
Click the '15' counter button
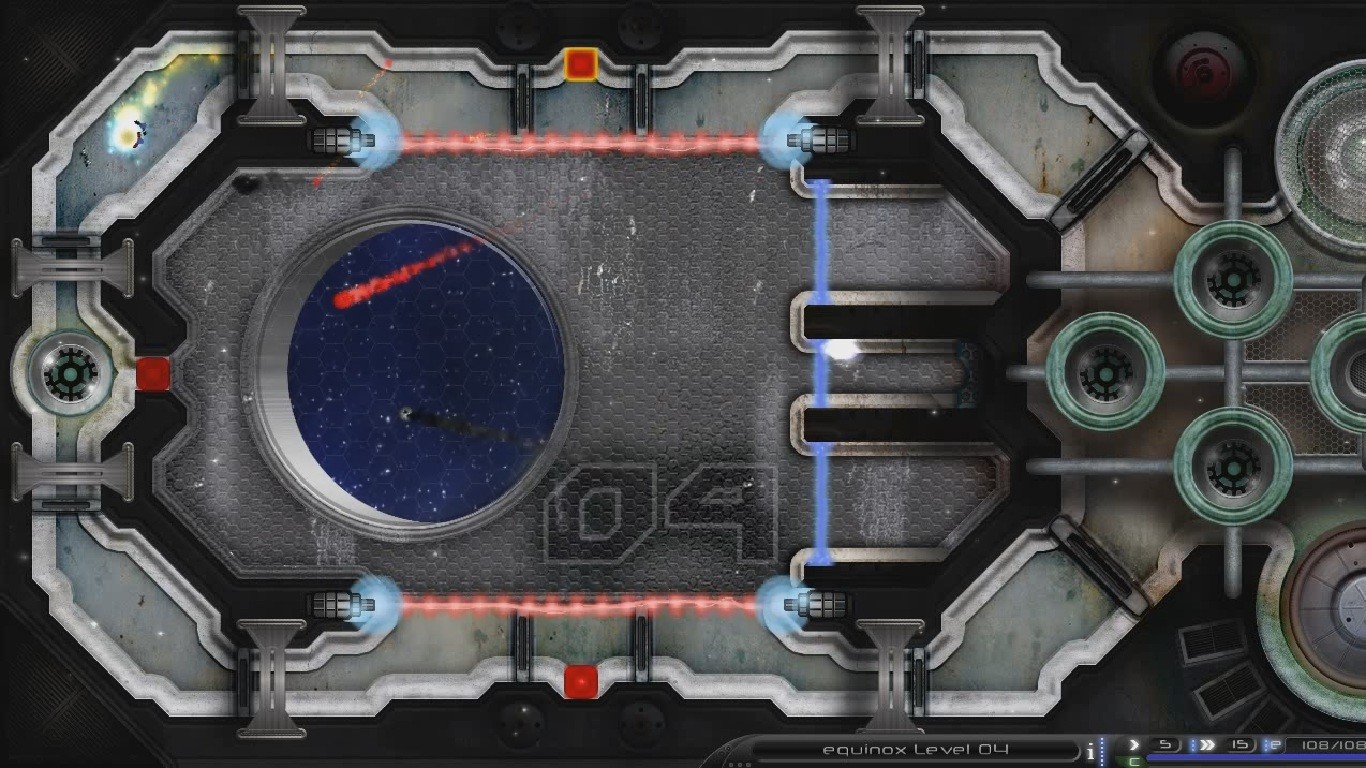(x=1238, y=744)
